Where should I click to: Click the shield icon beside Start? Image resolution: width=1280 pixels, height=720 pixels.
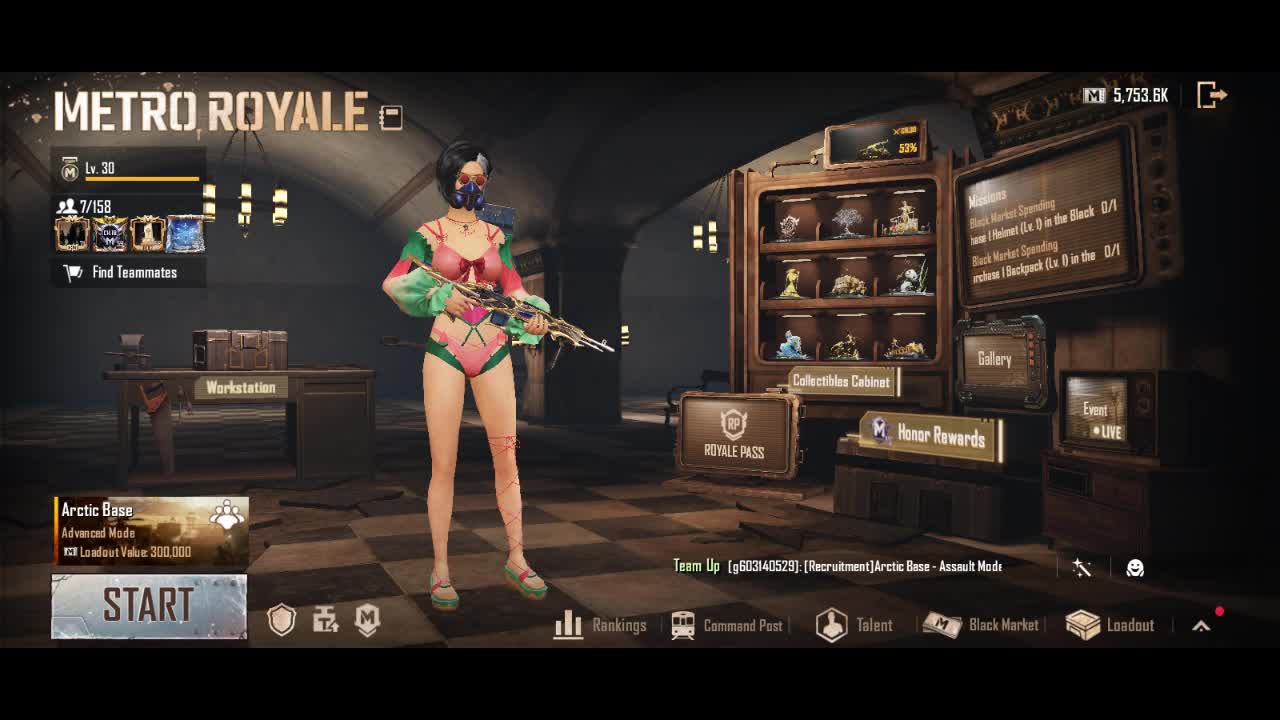(x=282, y=621)
